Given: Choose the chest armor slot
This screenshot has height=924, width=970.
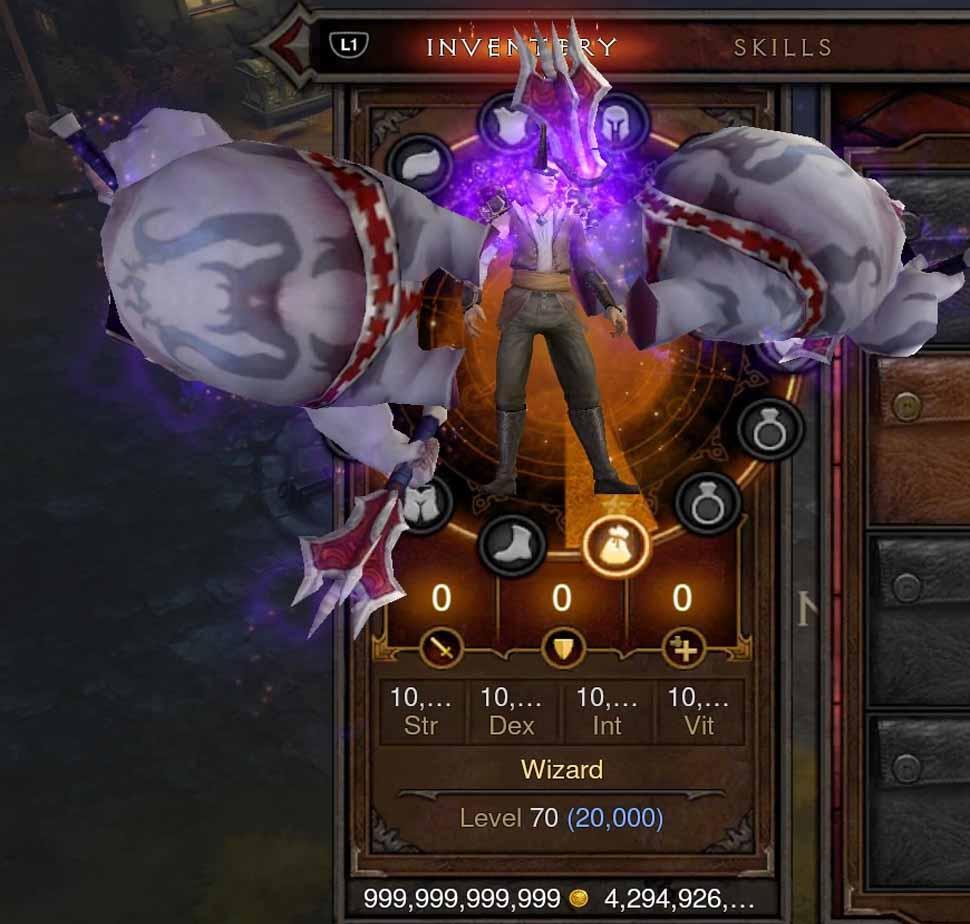Looking at the screenshot, I should [x=511, y=124].
